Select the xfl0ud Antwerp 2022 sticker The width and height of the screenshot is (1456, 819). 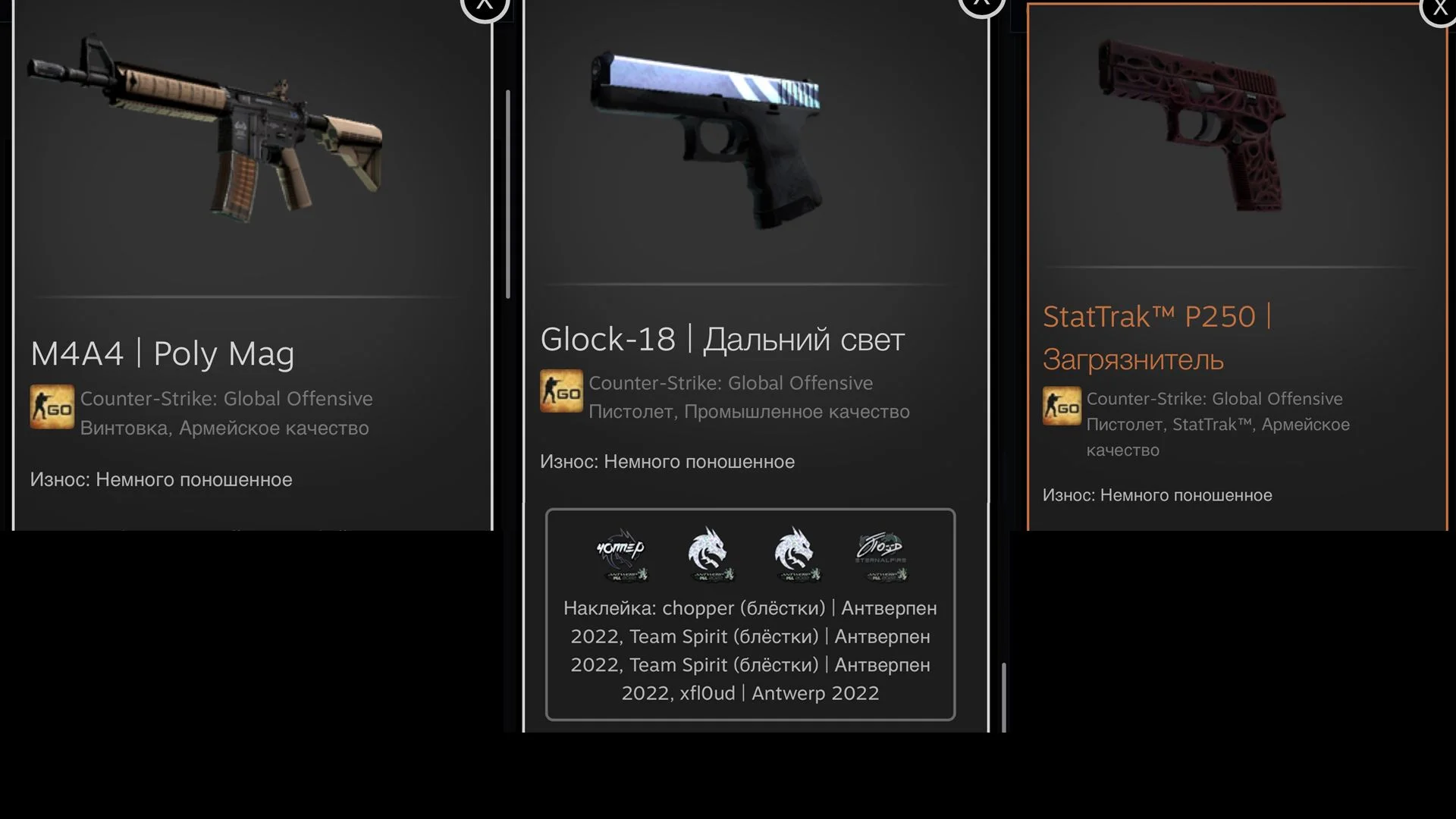[881, 554]
